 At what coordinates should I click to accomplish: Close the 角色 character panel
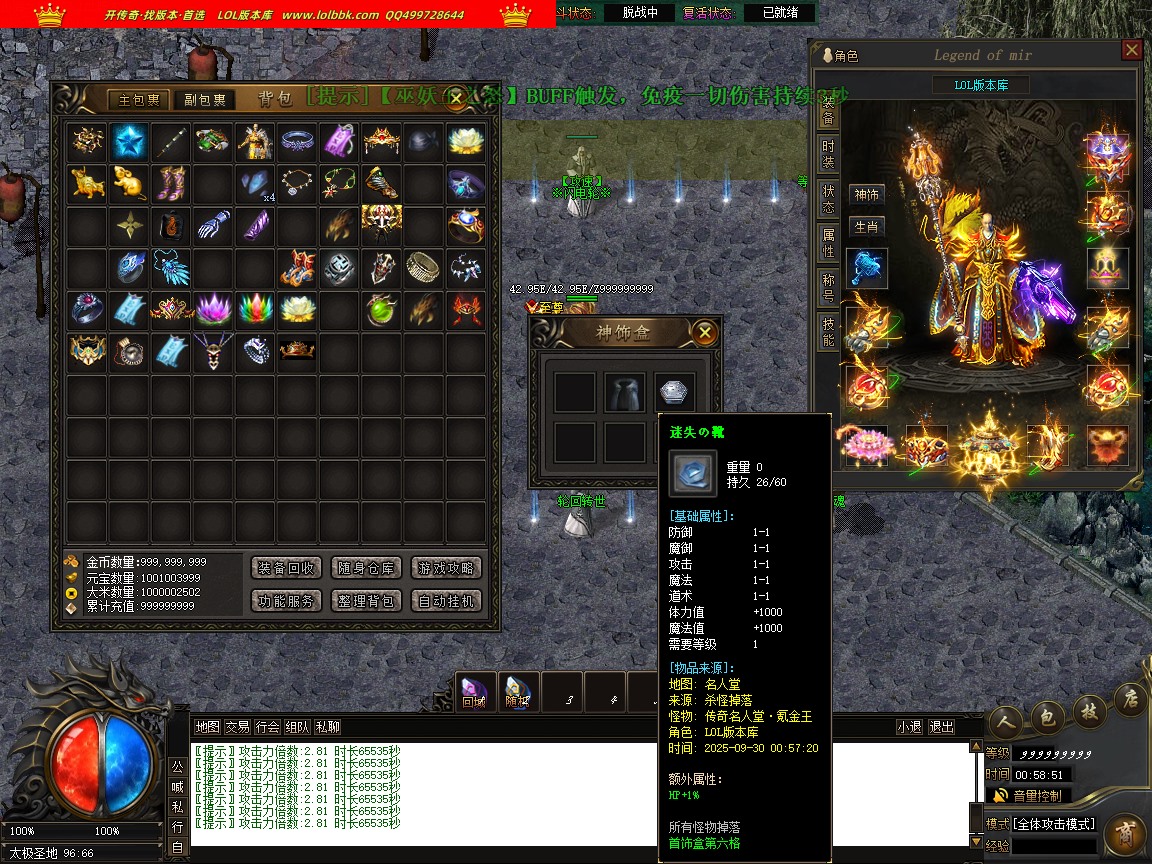(x=1131, y=50)
